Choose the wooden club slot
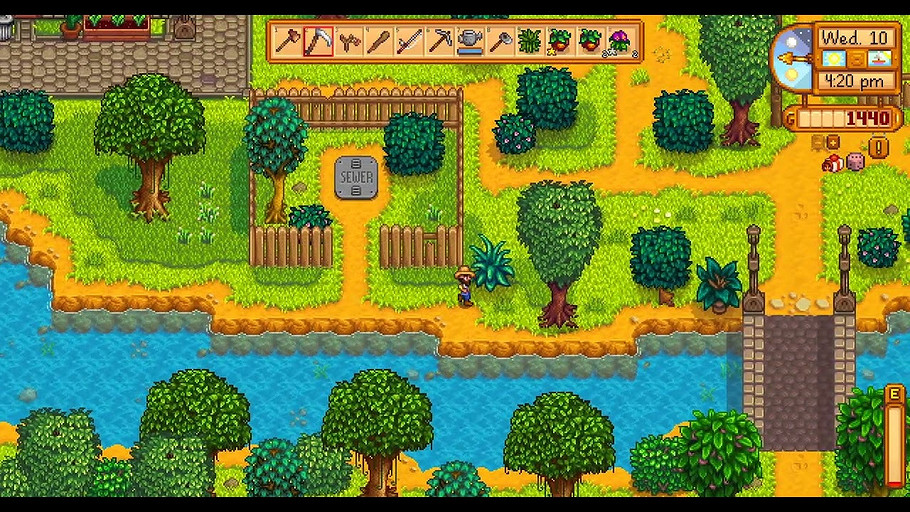The width and height of the screenshot is (910, 512). click(x=378, y=42)
